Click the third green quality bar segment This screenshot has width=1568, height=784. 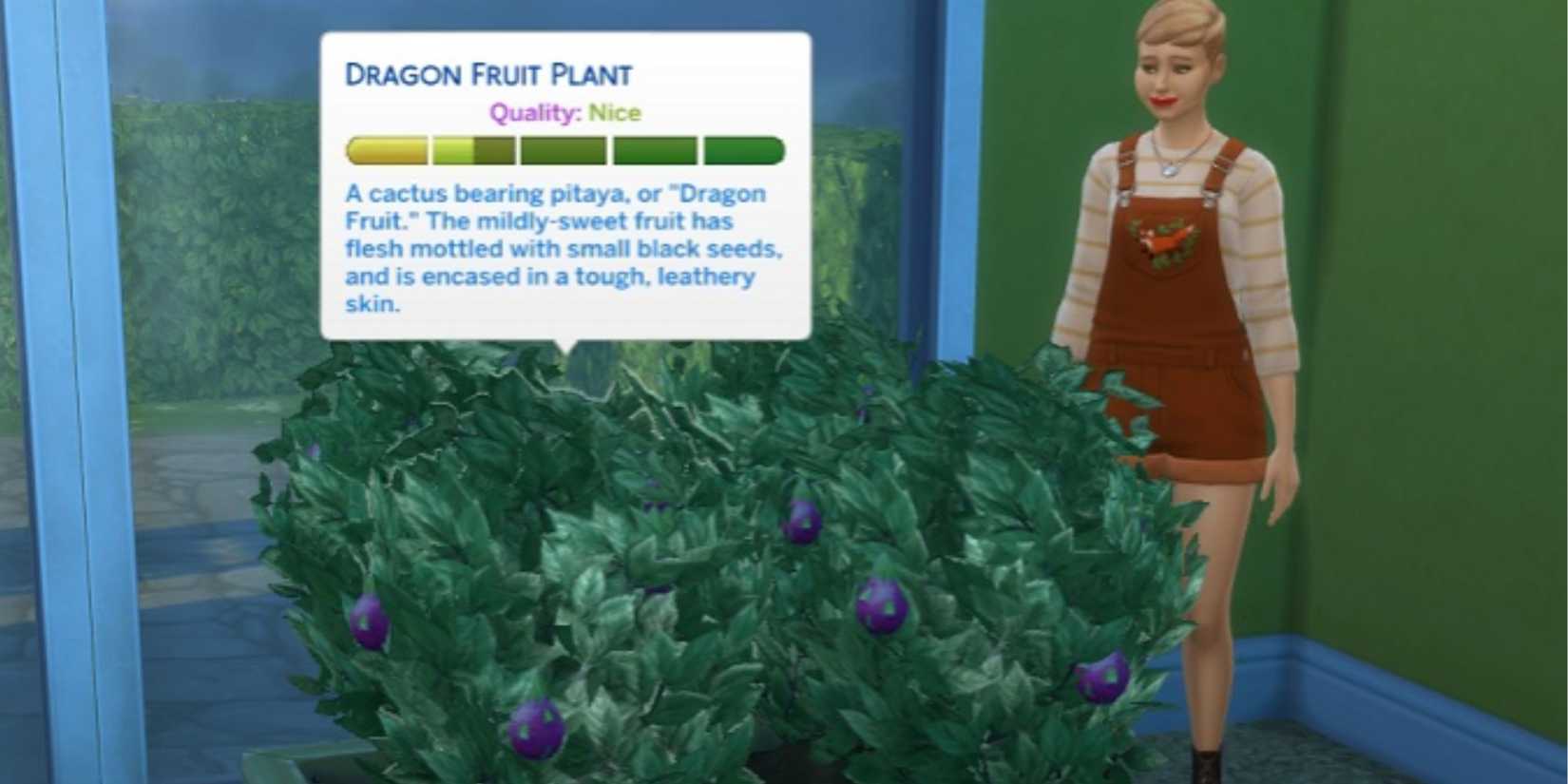tap(560, 150)
